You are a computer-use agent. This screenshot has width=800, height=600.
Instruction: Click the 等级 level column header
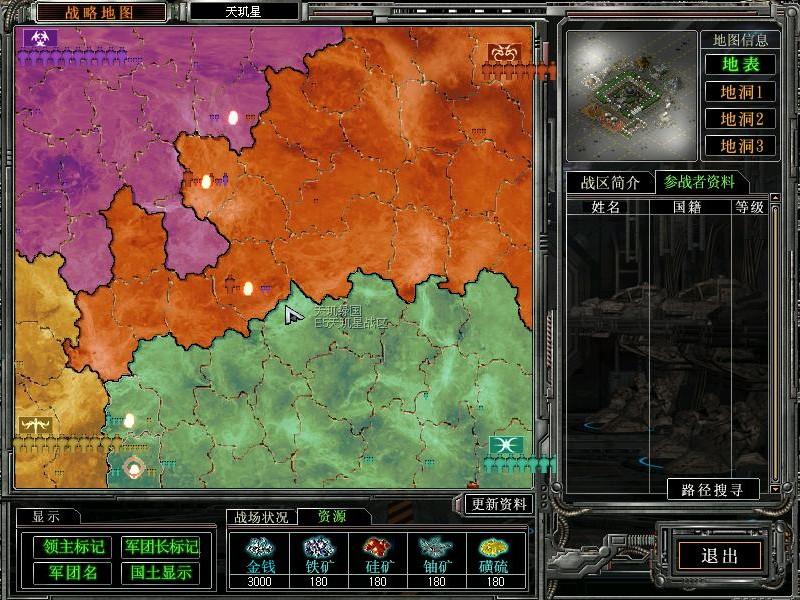pyautogui.click(x=750, y=207)
